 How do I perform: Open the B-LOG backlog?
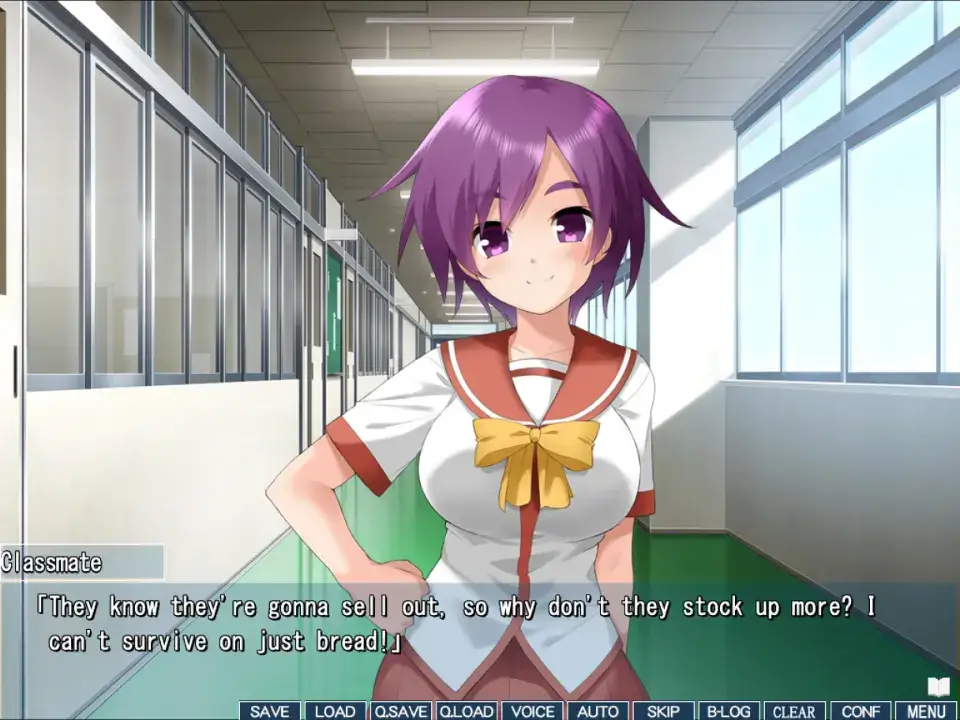tap(729, 711)
